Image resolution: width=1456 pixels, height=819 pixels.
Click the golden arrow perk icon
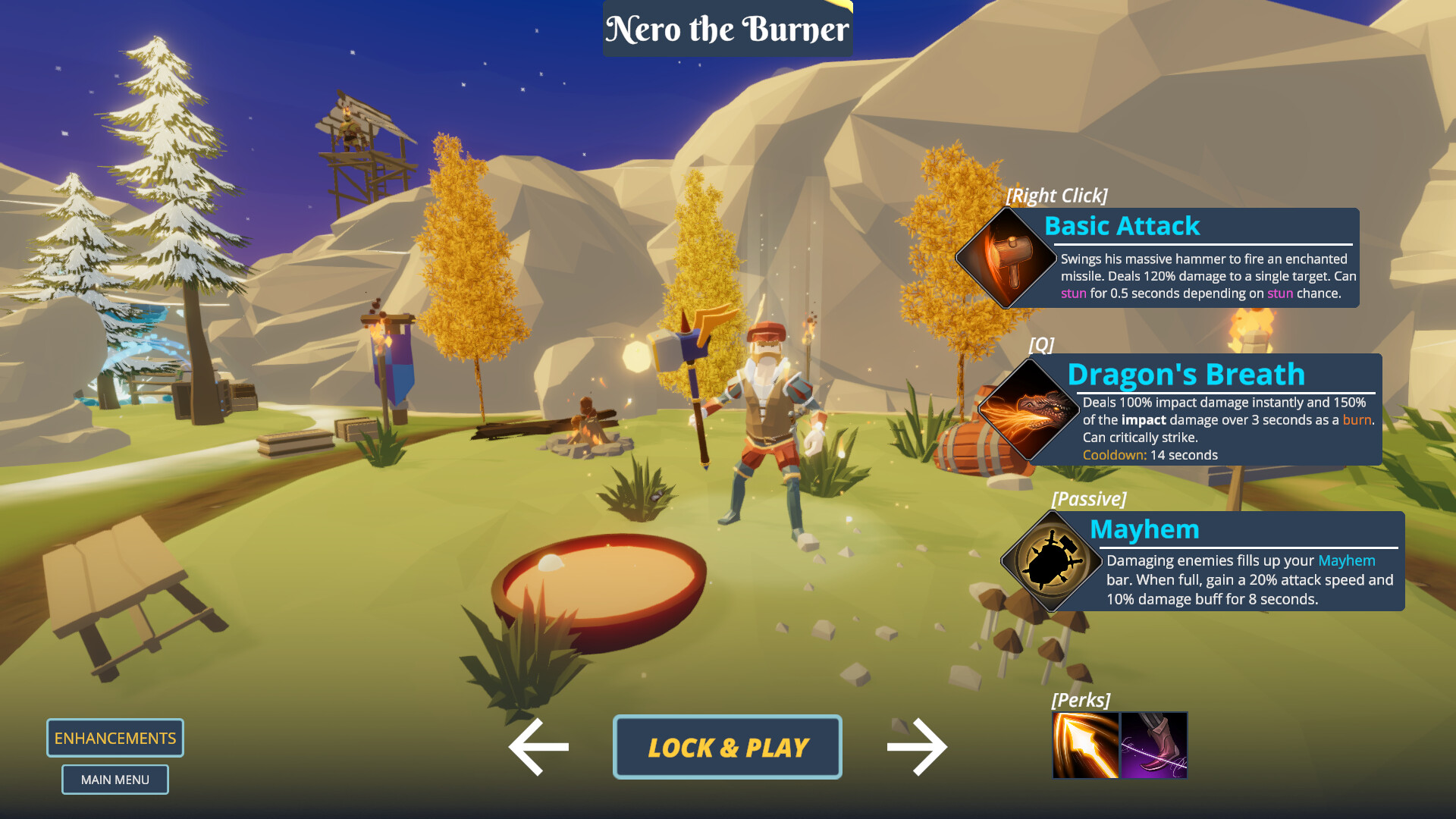pyautogui.click(x=1086, y=745)
